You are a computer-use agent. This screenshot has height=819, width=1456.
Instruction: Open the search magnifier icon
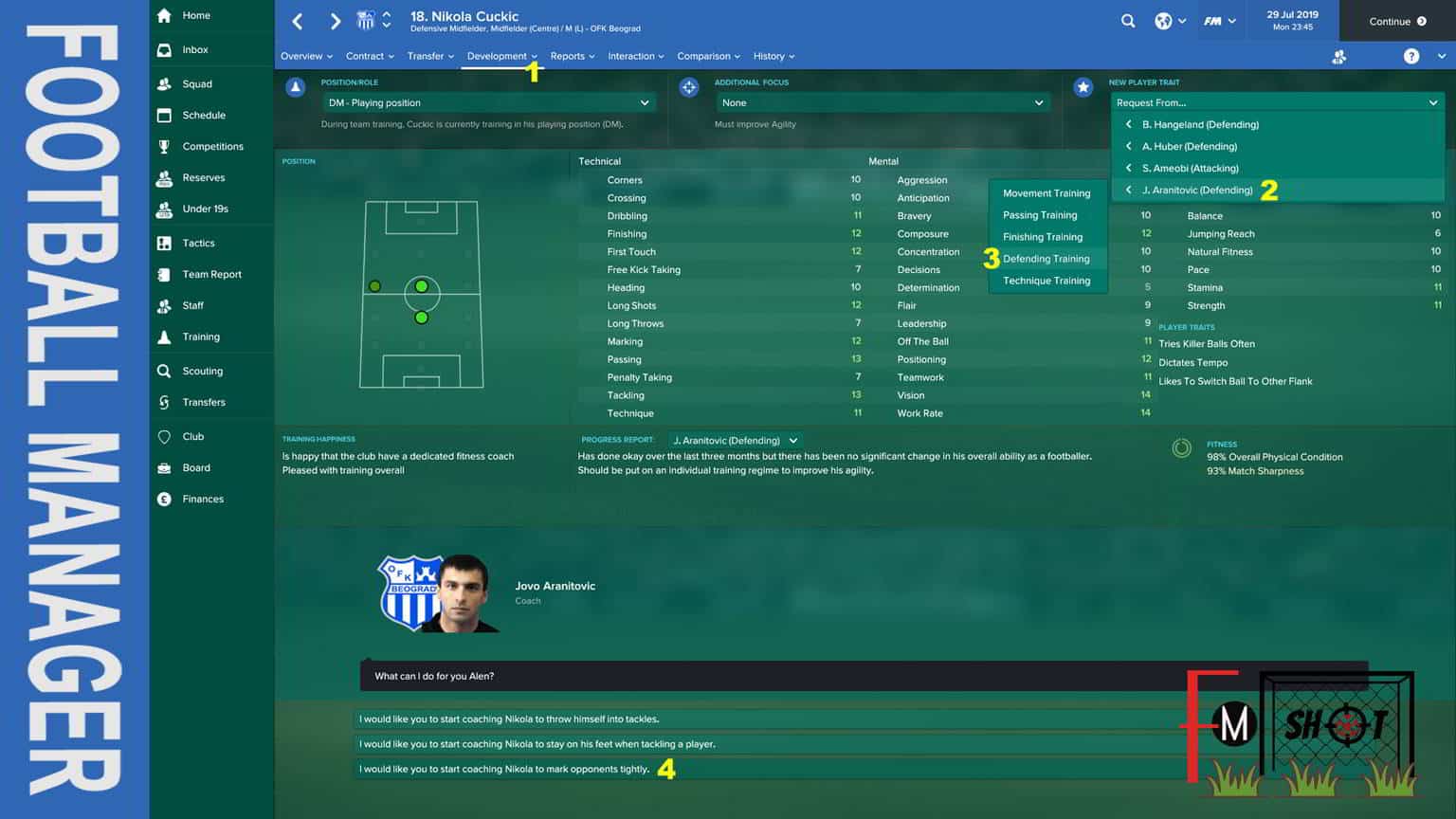[1127, 21]
